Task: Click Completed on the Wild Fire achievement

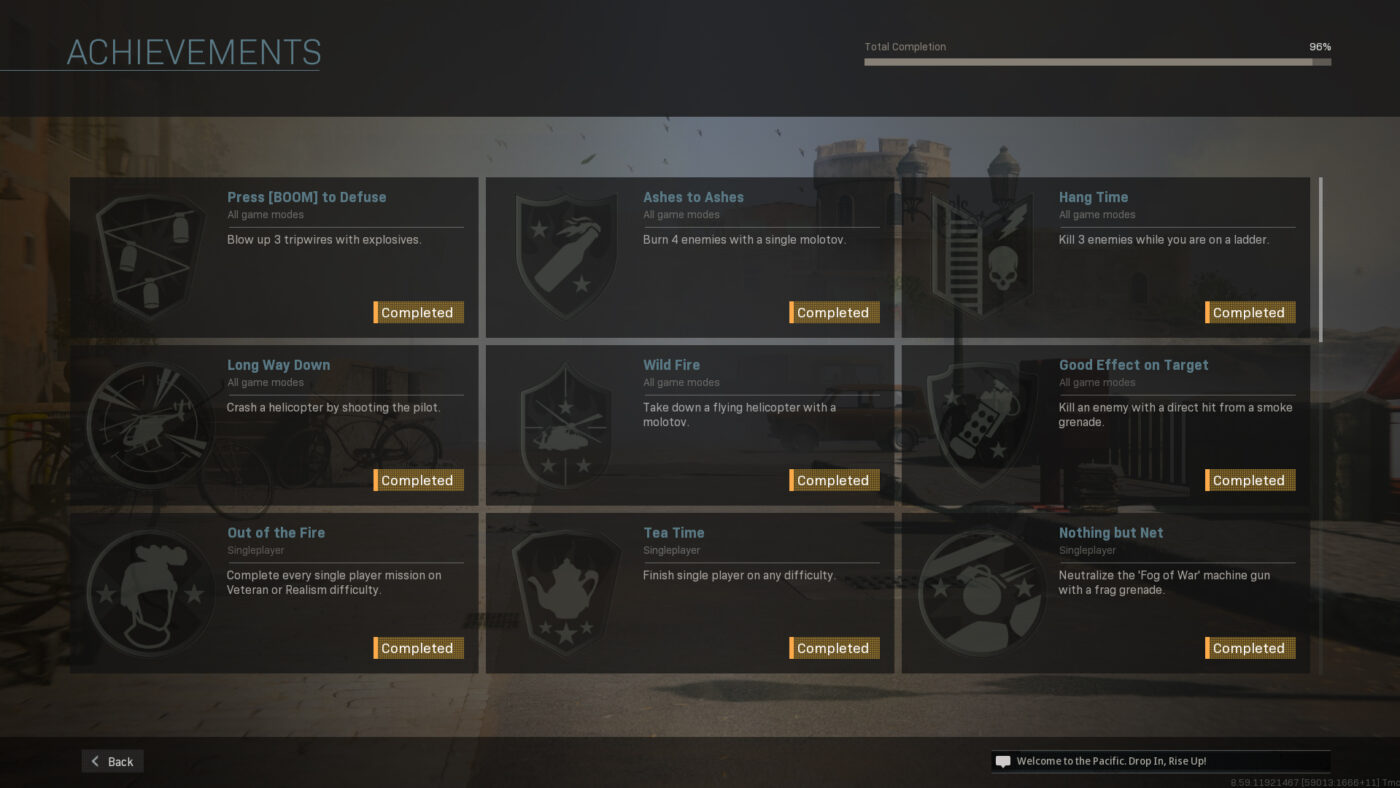Action: coord(836,480)
